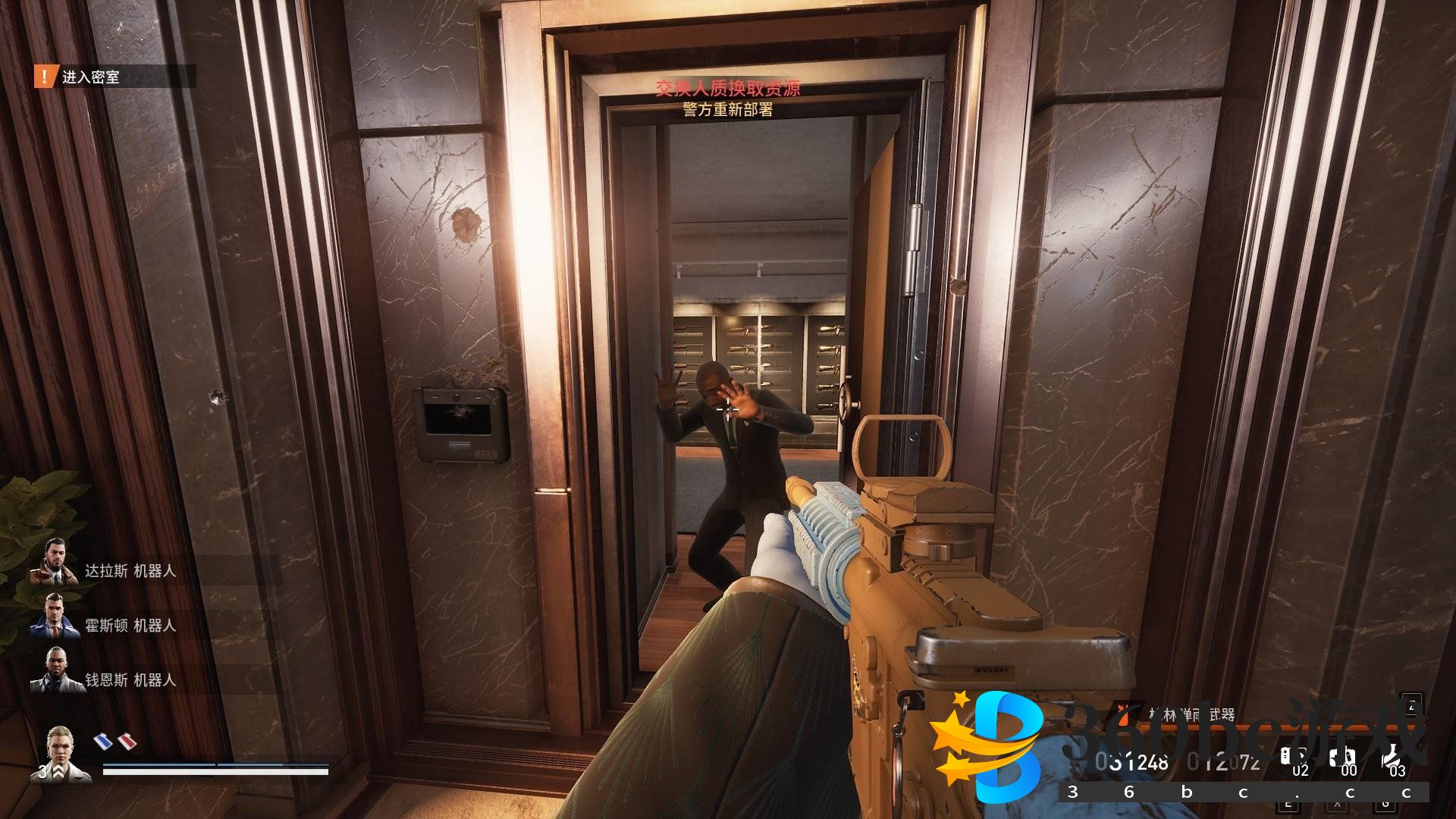This screenshot has width=1456, height=819.
Task: Select teammate 达拉斯's portrait
Action: tap(53, 562)
